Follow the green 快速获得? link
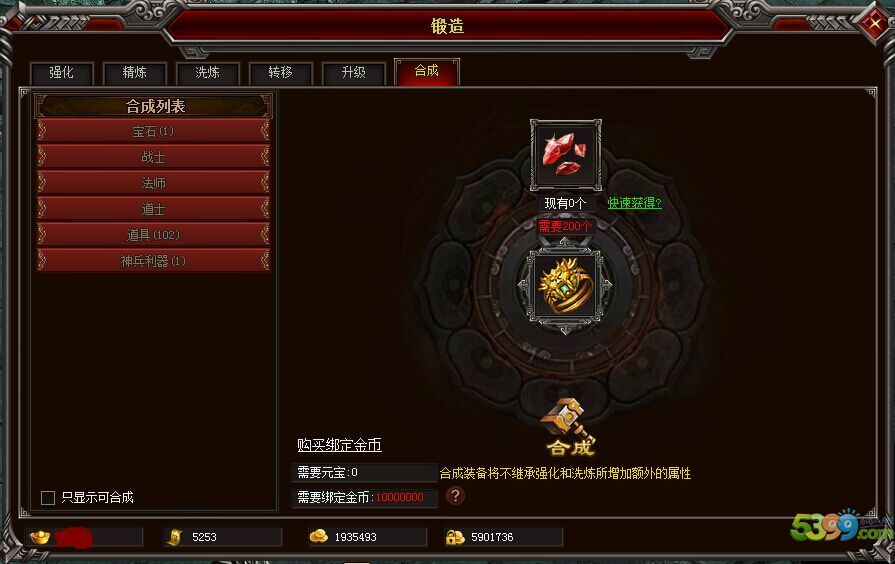 click(x=634, y=203)
